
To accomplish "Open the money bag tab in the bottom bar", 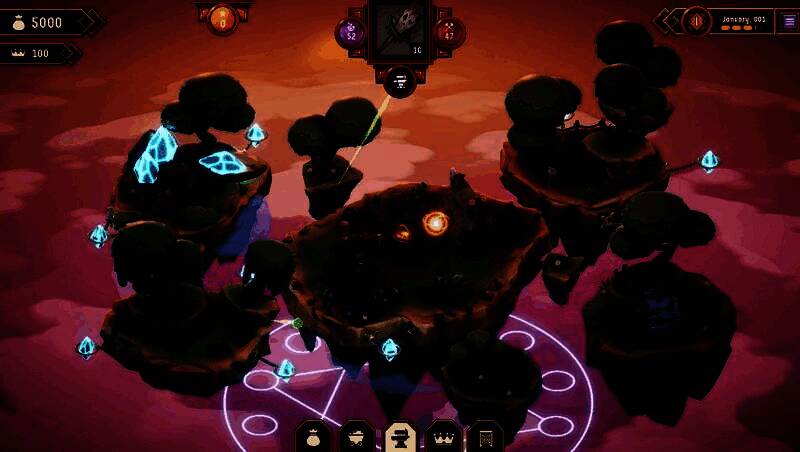I will coord(314,438).
